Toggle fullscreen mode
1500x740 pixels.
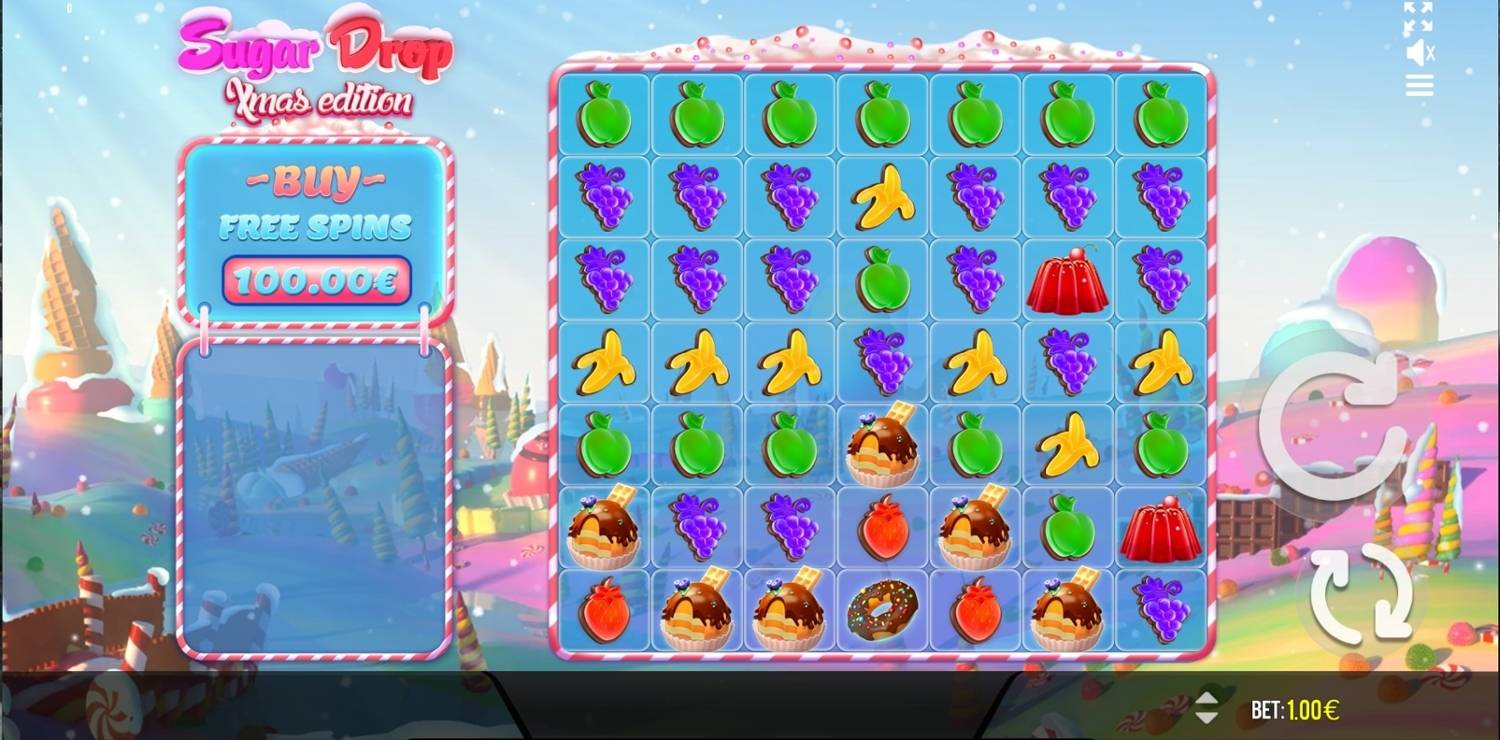click(x=1418, y=16)
